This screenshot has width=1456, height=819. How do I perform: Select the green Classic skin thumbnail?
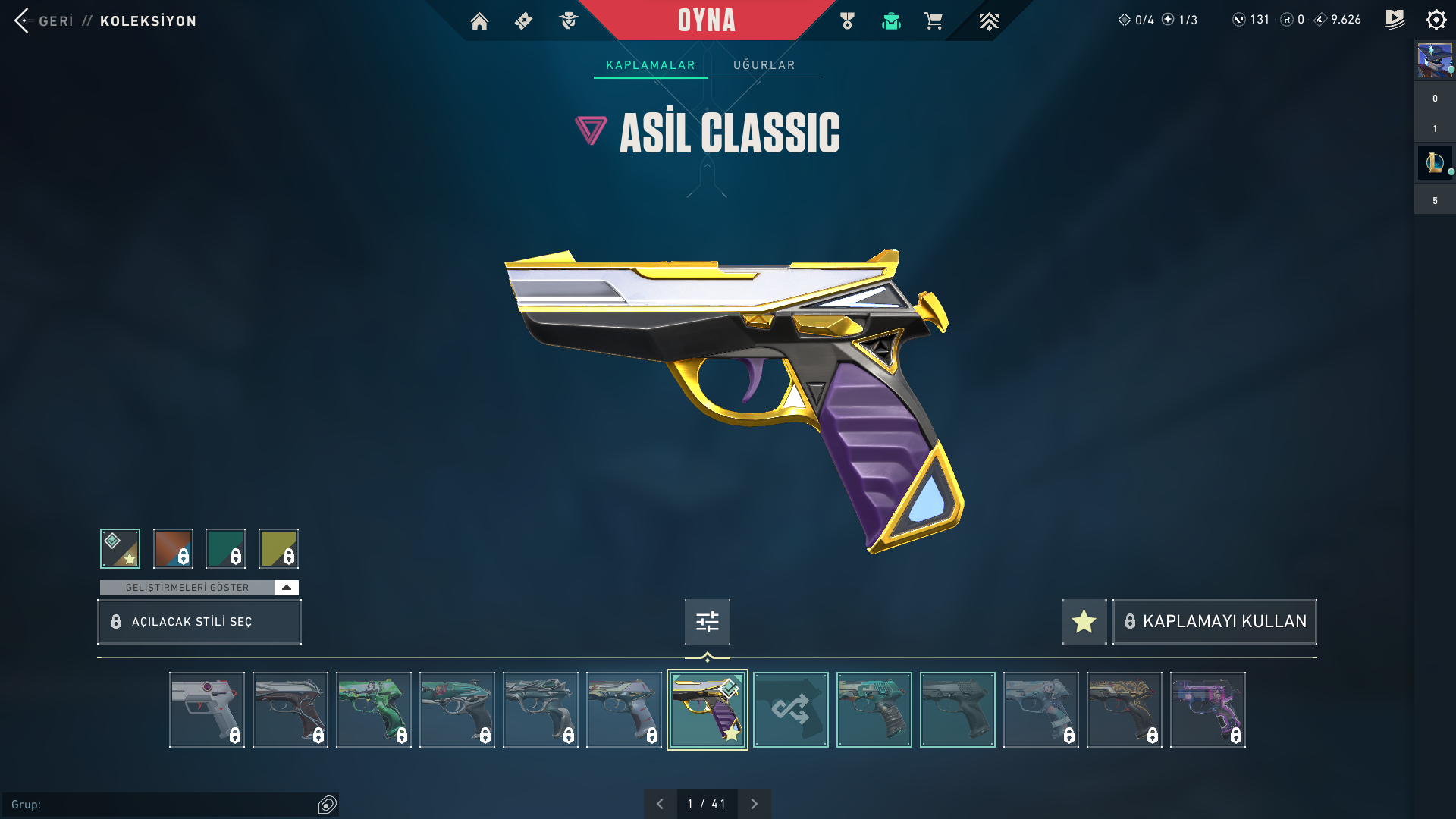[373, 710]
